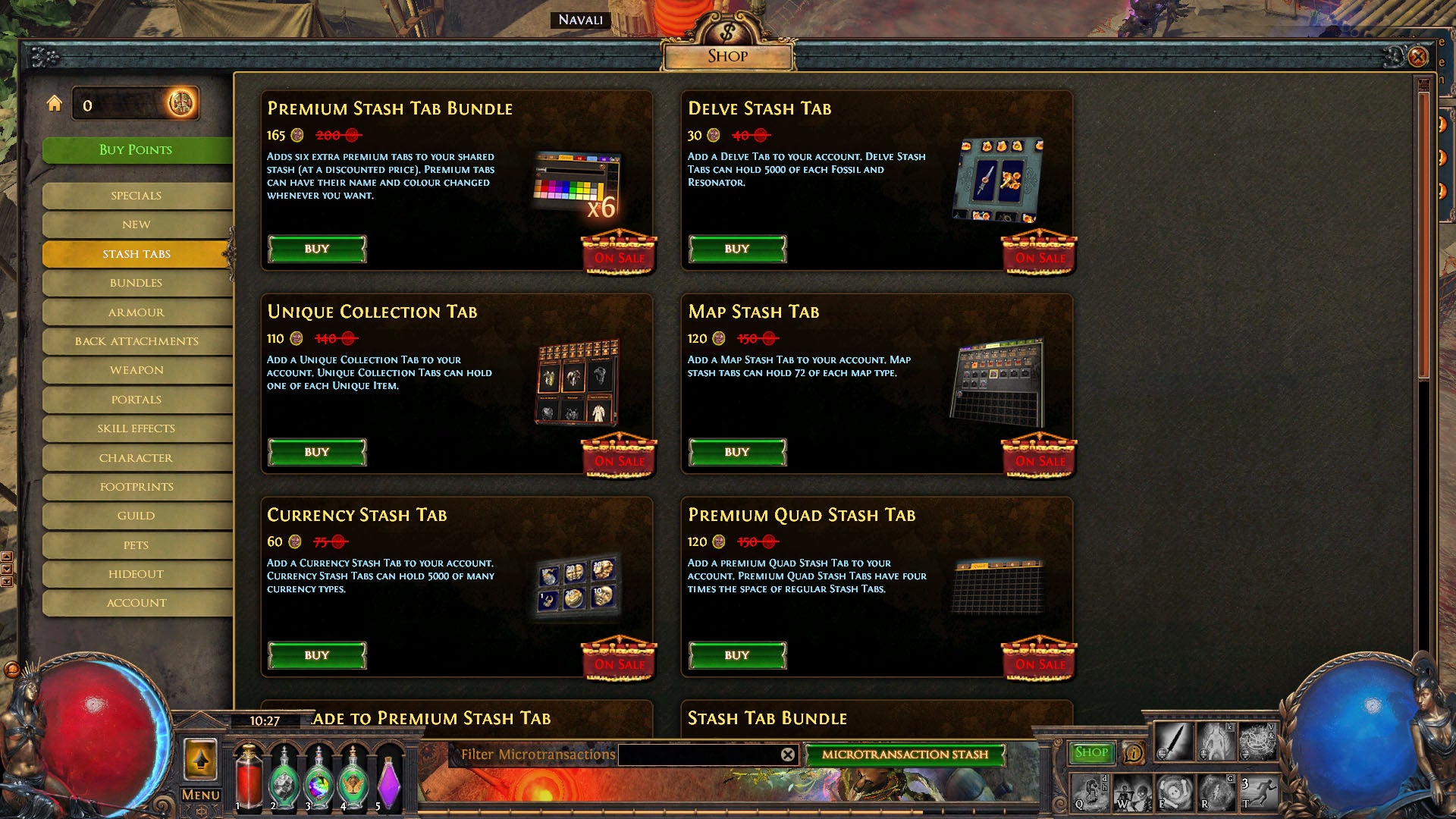This screenshot has height=819, width=1456.
Task: Click the drowning skill icon on the Q slot
Action: tap(1090, 792)
